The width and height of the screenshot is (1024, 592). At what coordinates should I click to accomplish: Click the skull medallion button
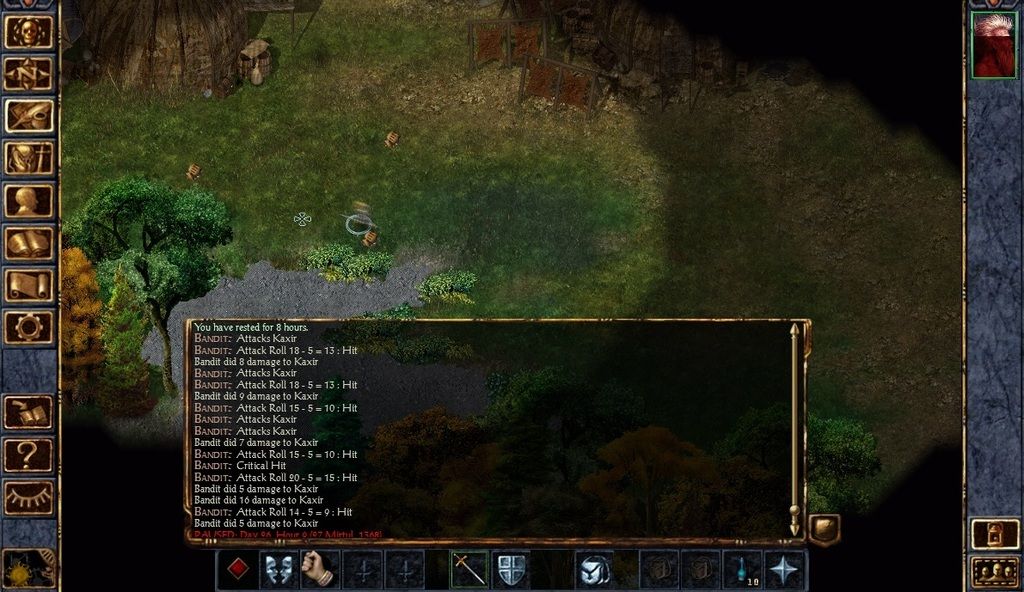(x=29, y=31)
